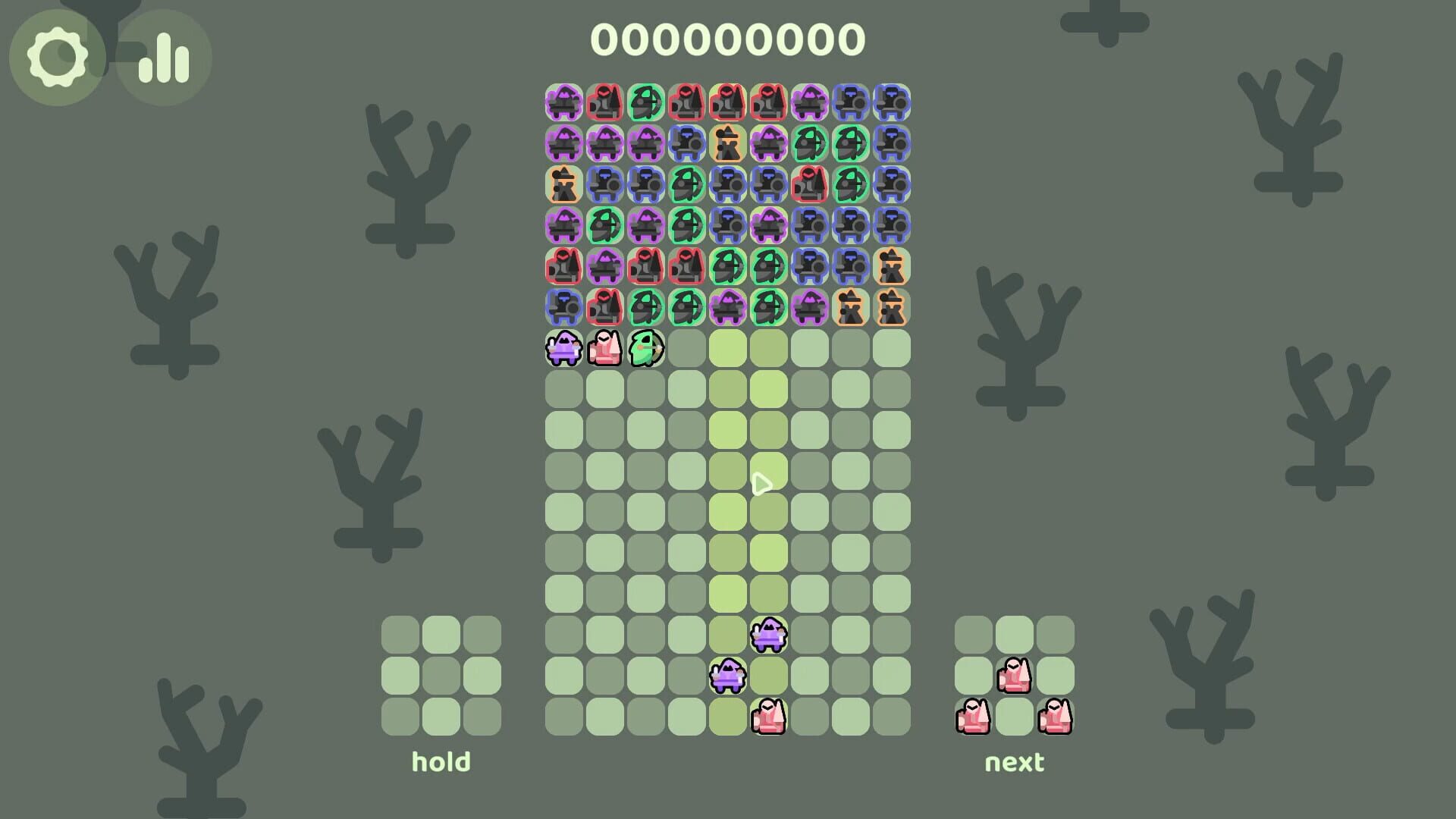
Task: Click the hold label beneath the hold grid
Action: (x=441, y=761)
